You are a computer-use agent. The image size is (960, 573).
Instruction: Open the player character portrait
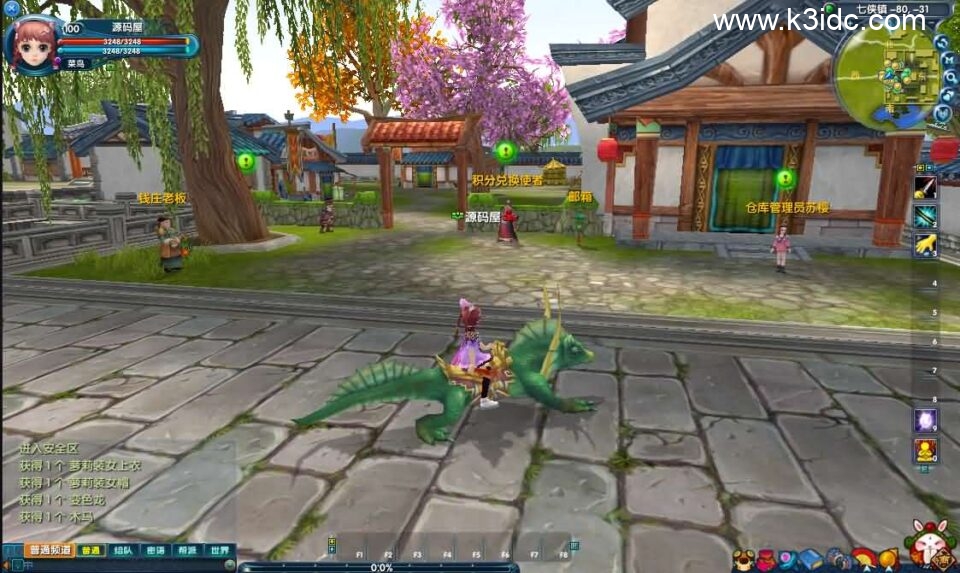coord(33,43)
